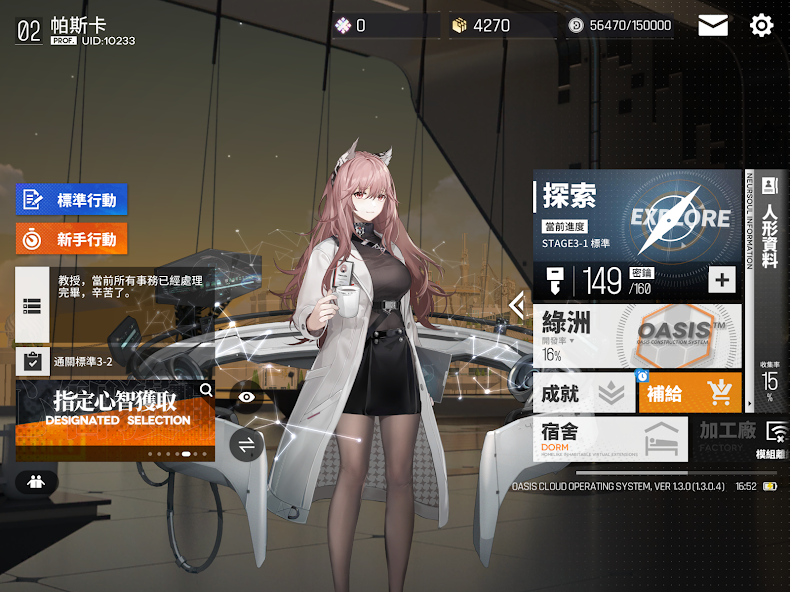Open the 通關標準3-2 mission tracker
Viewport: 790px width, 592px height.
coord(70,361)
